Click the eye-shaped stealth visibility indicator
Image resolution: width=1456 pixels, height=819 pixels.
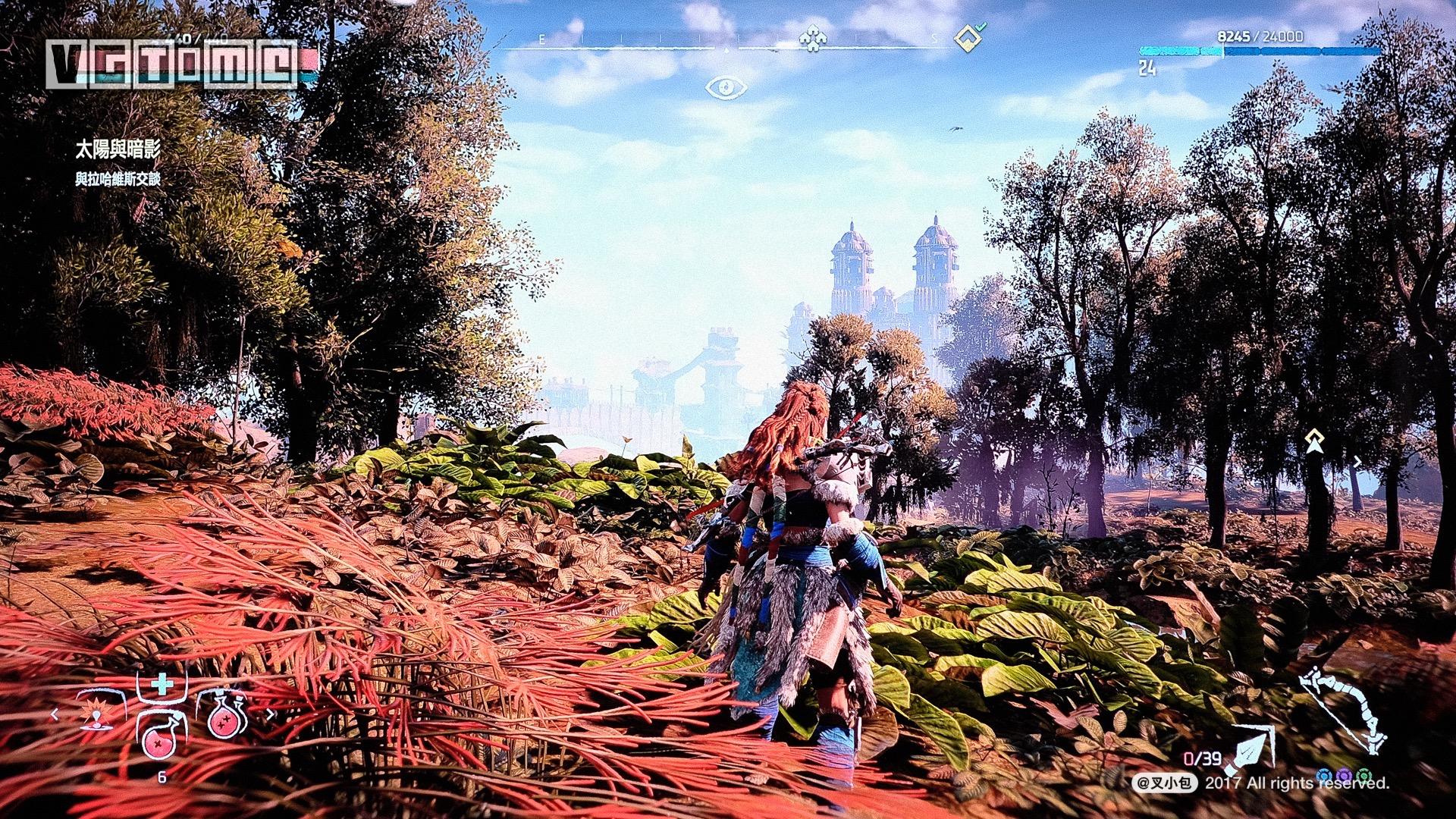click(x=725, y=88)
